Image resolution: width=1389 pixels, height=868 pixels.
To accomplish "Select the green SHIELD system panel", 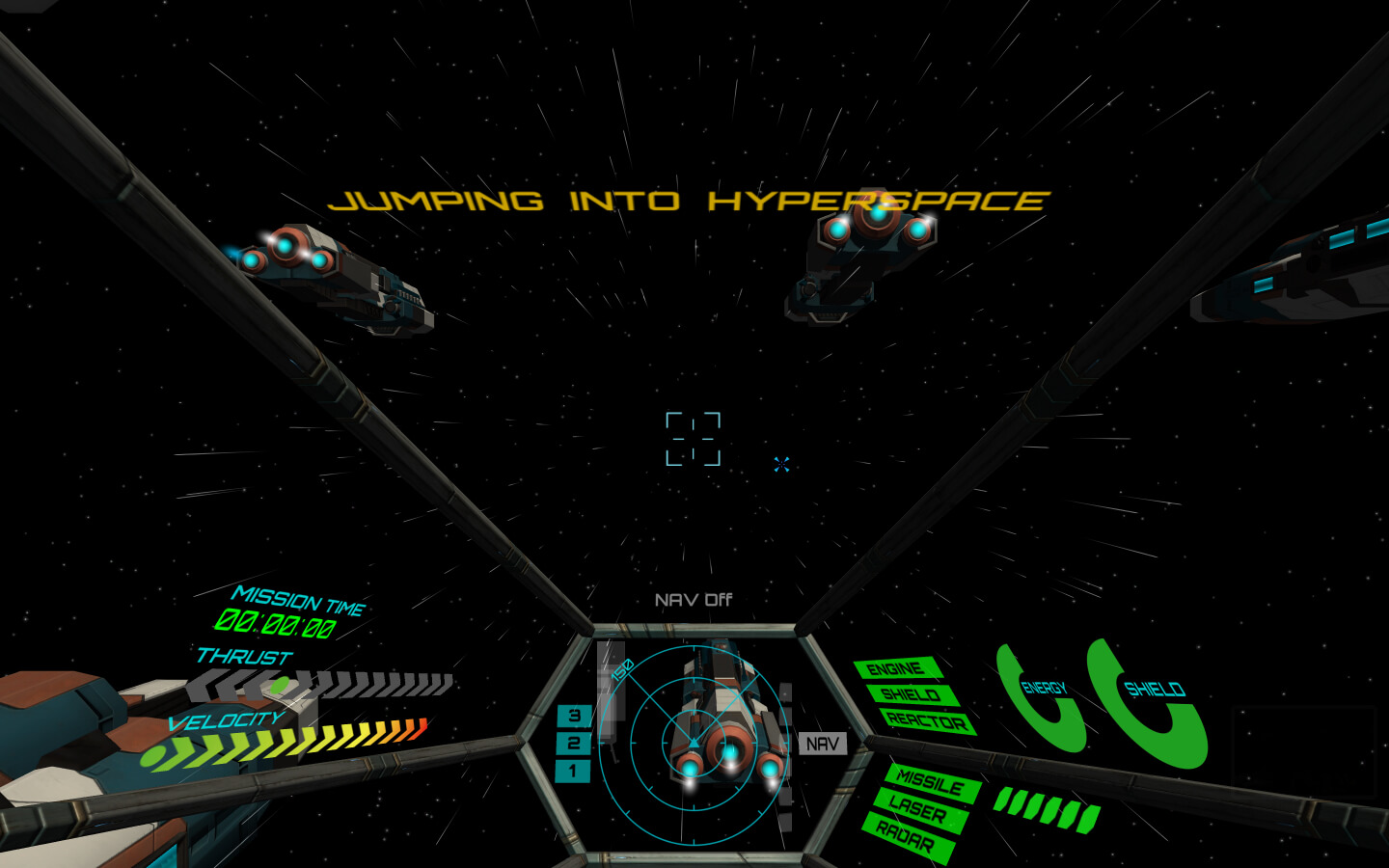I will [x=911, y=694].
